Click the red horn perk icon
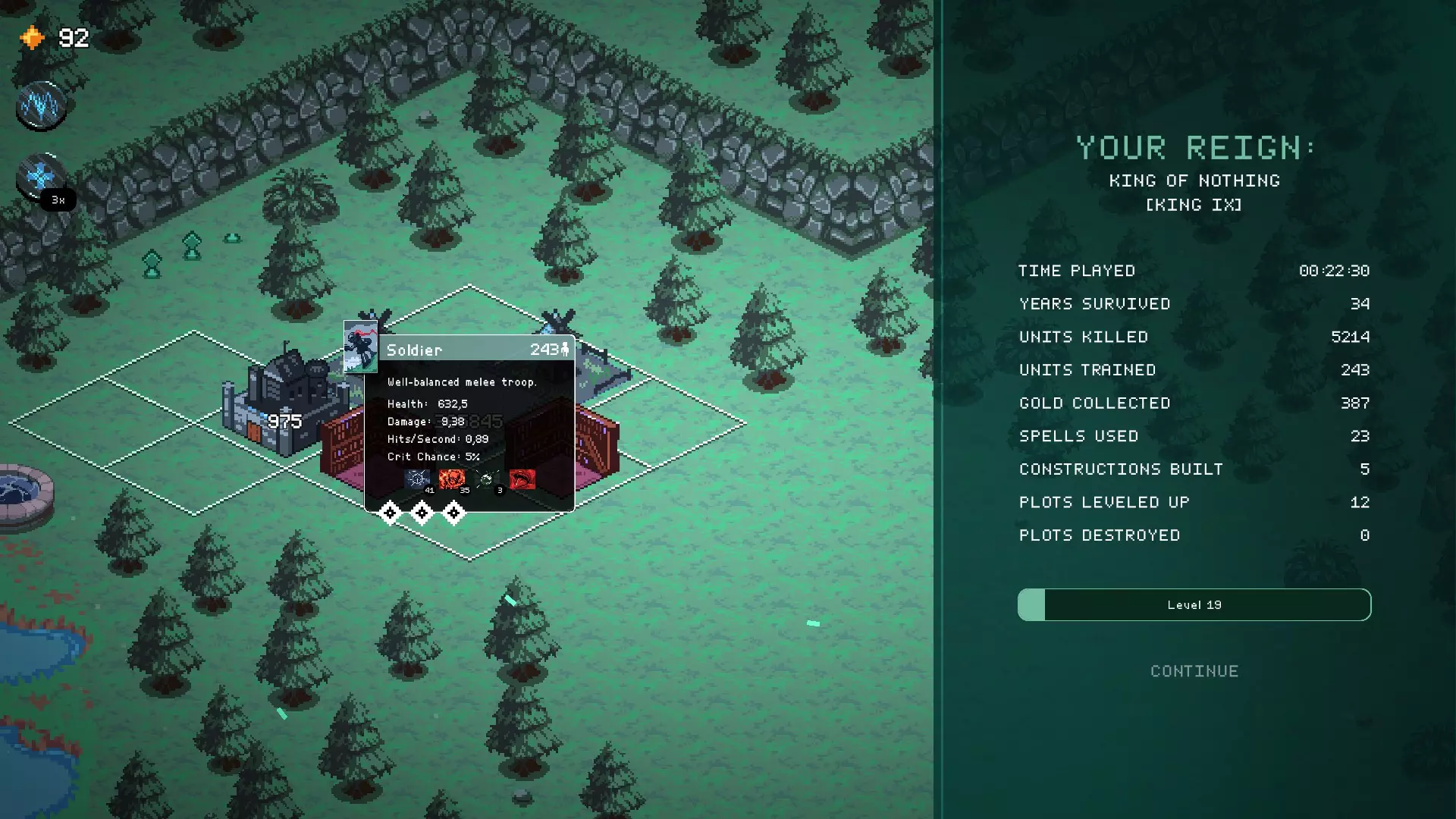This screenshot has height=819, width=1456. pos(522,479)
